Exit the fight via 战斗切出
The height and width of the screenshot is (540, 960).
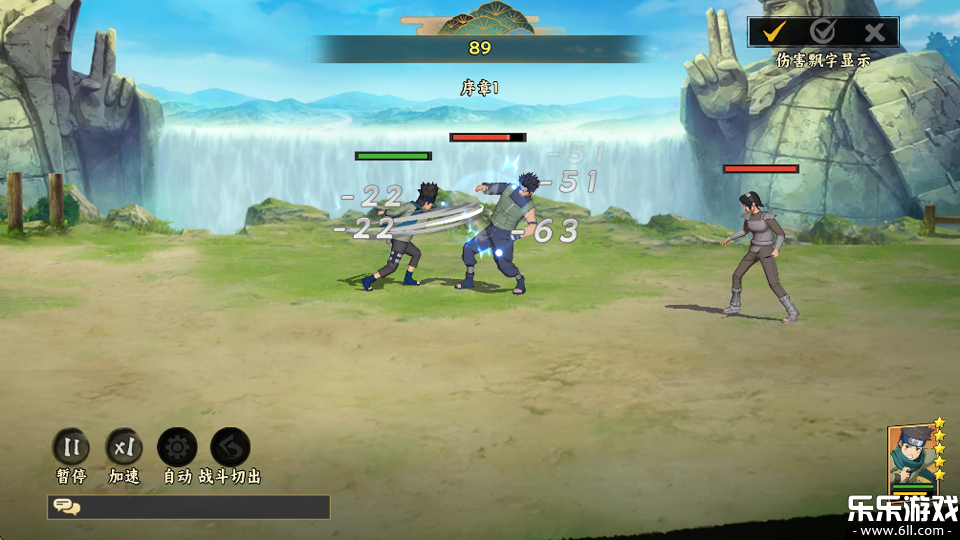tap(230, 447)
